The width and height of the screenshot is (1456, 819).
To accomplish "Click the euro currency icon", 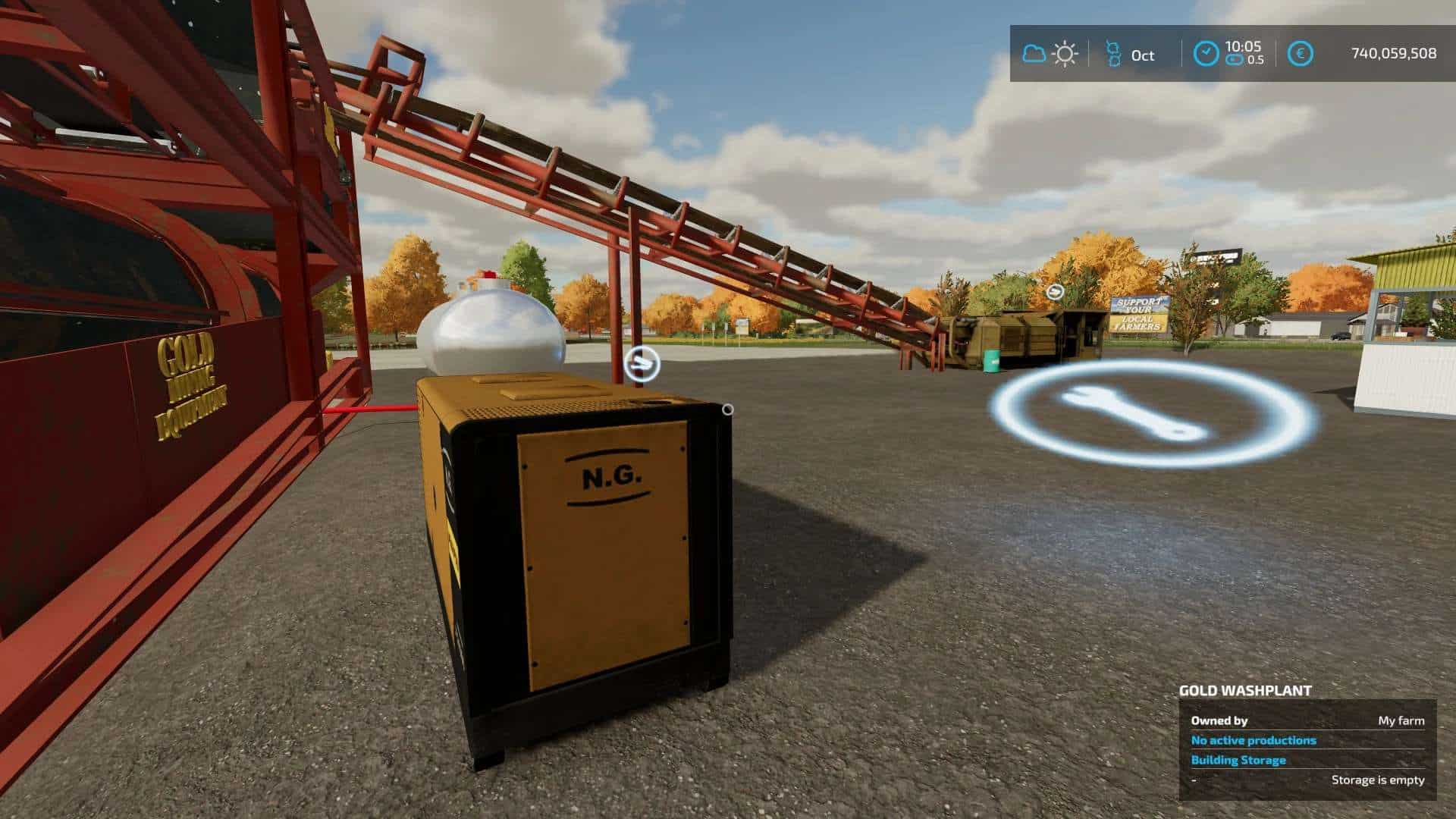I will 1301,54.
